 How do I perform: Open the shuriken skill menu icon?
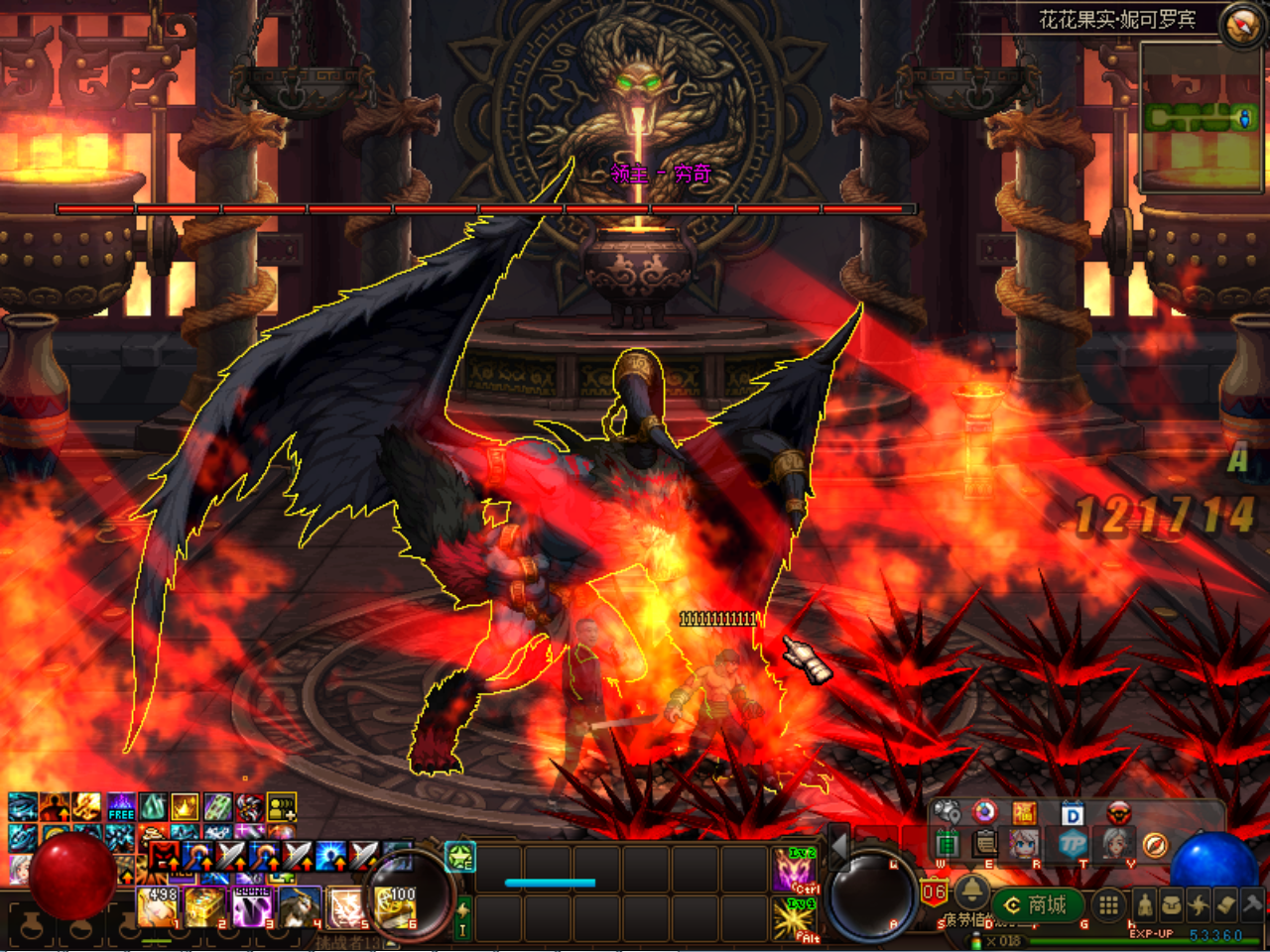coord(1200,904)
